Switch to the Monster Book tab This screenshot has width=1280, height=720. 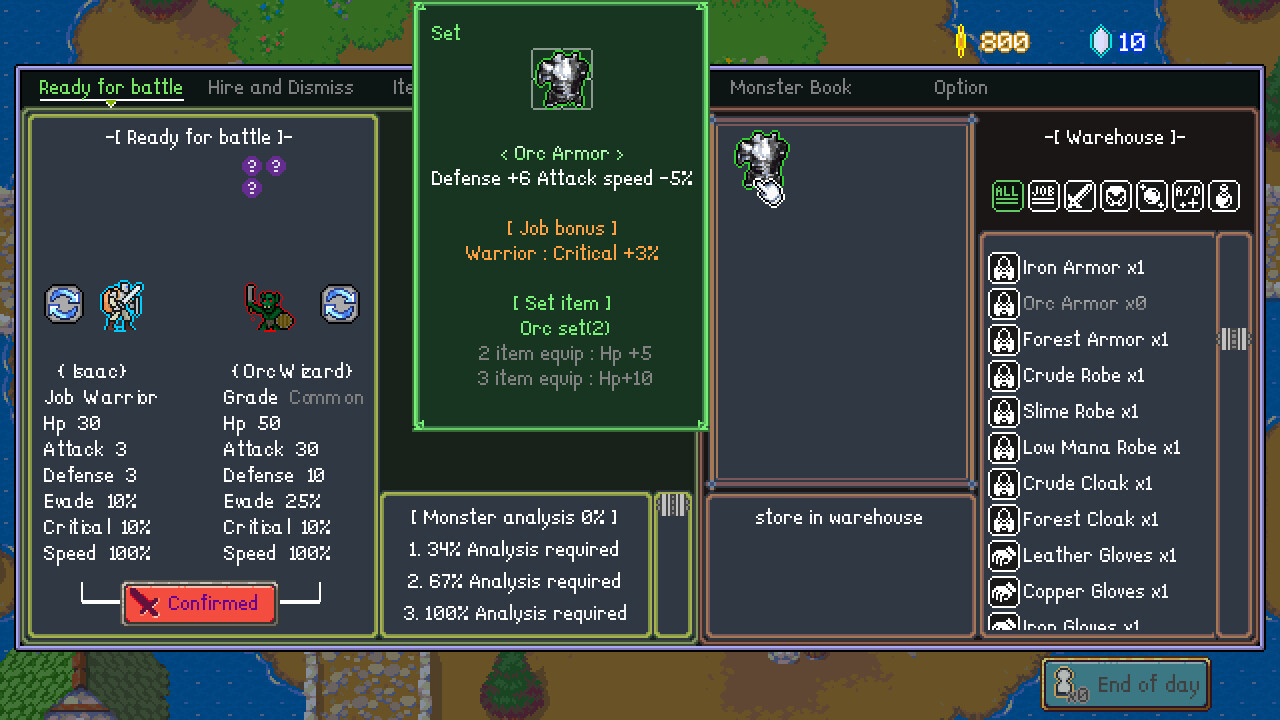pos(790,88)
